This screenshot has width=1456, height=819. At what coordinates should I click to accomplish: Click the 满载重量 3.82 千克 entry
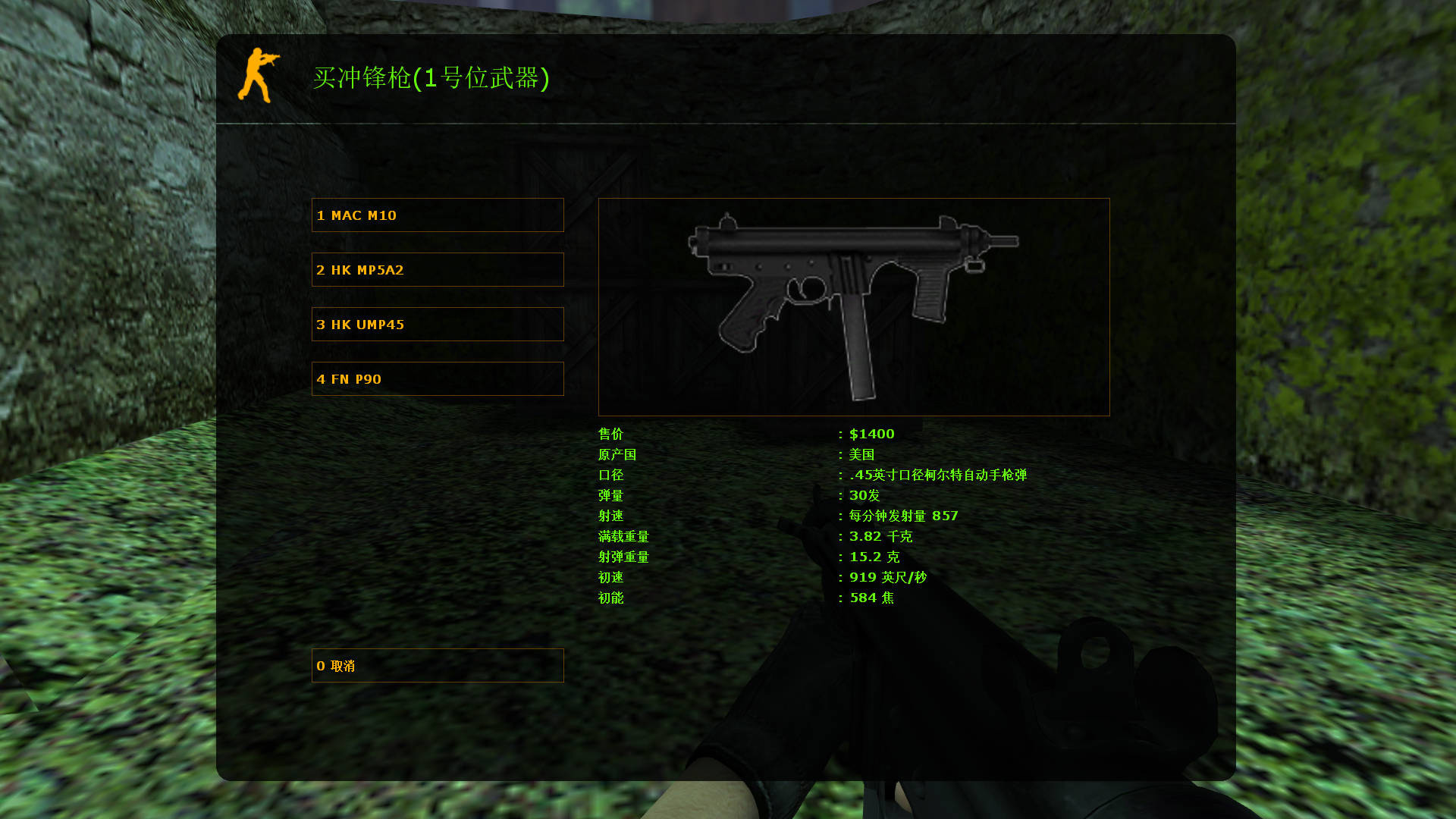pos(880,536)
